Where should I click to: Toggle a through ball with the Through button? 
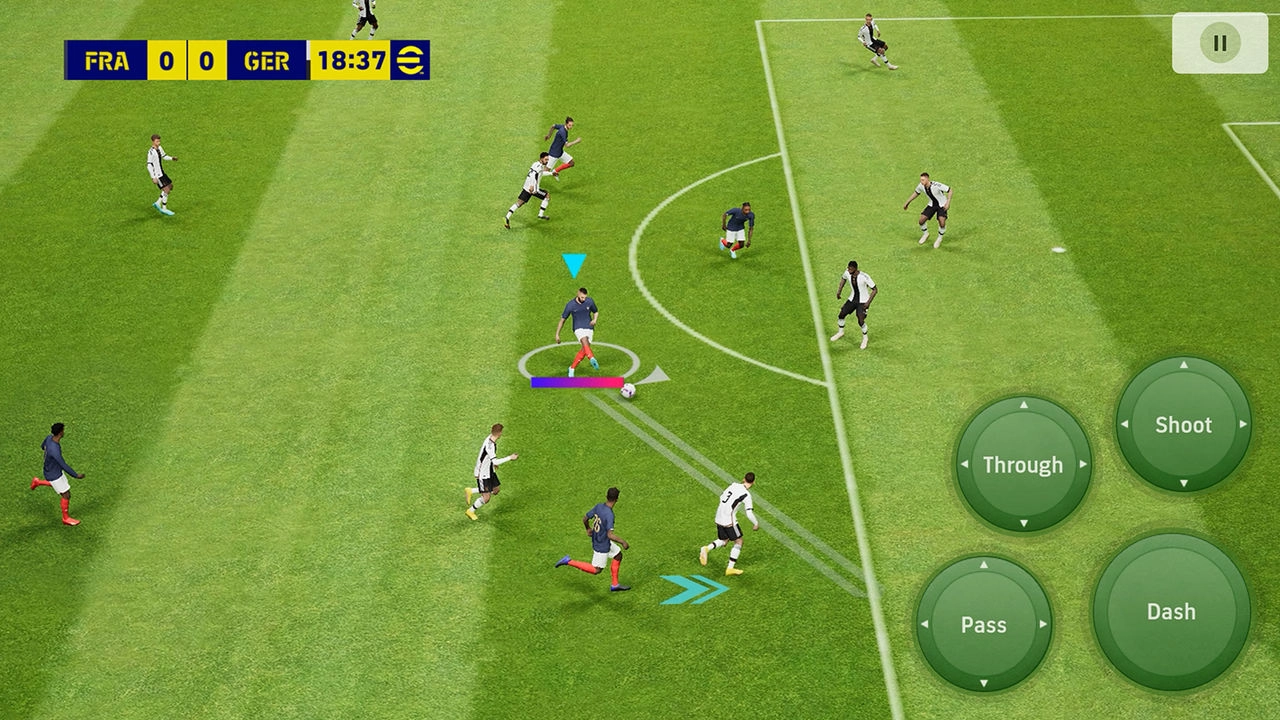[1022, 464]
